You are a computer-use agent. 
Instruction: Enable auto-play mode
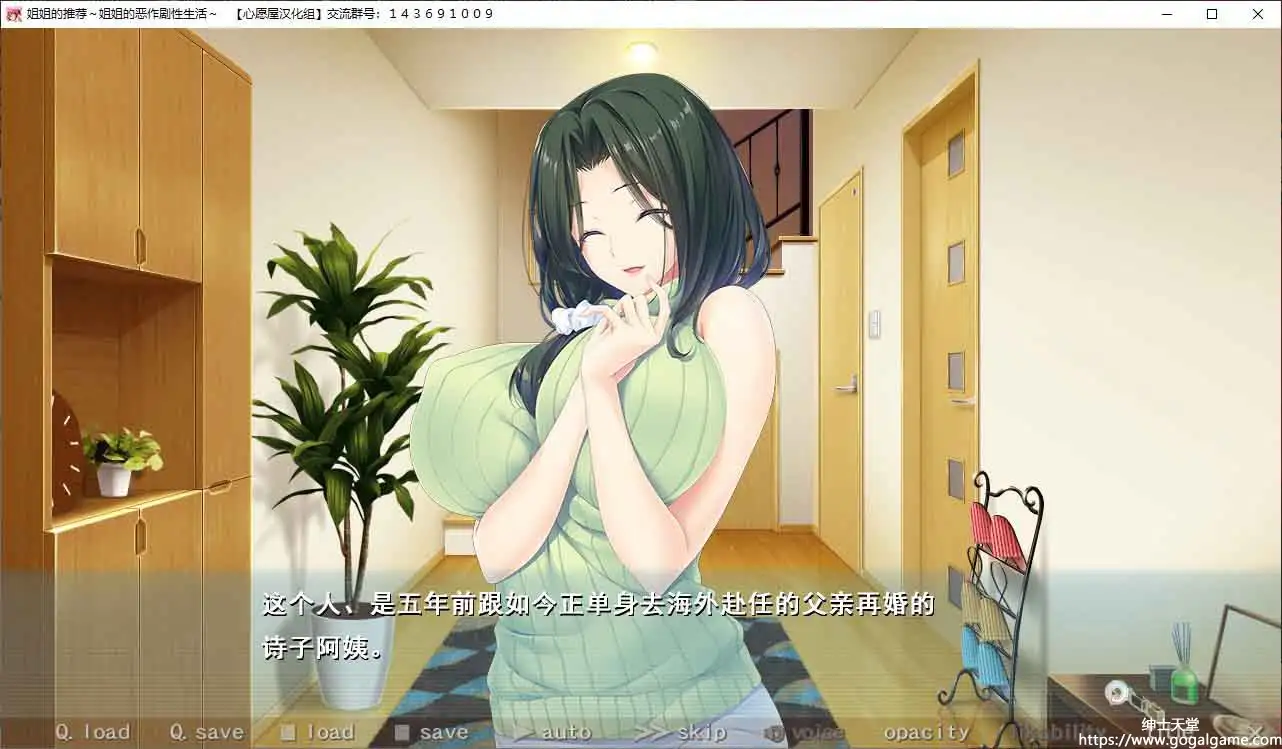pyautogui.click(x=563, y=731)
